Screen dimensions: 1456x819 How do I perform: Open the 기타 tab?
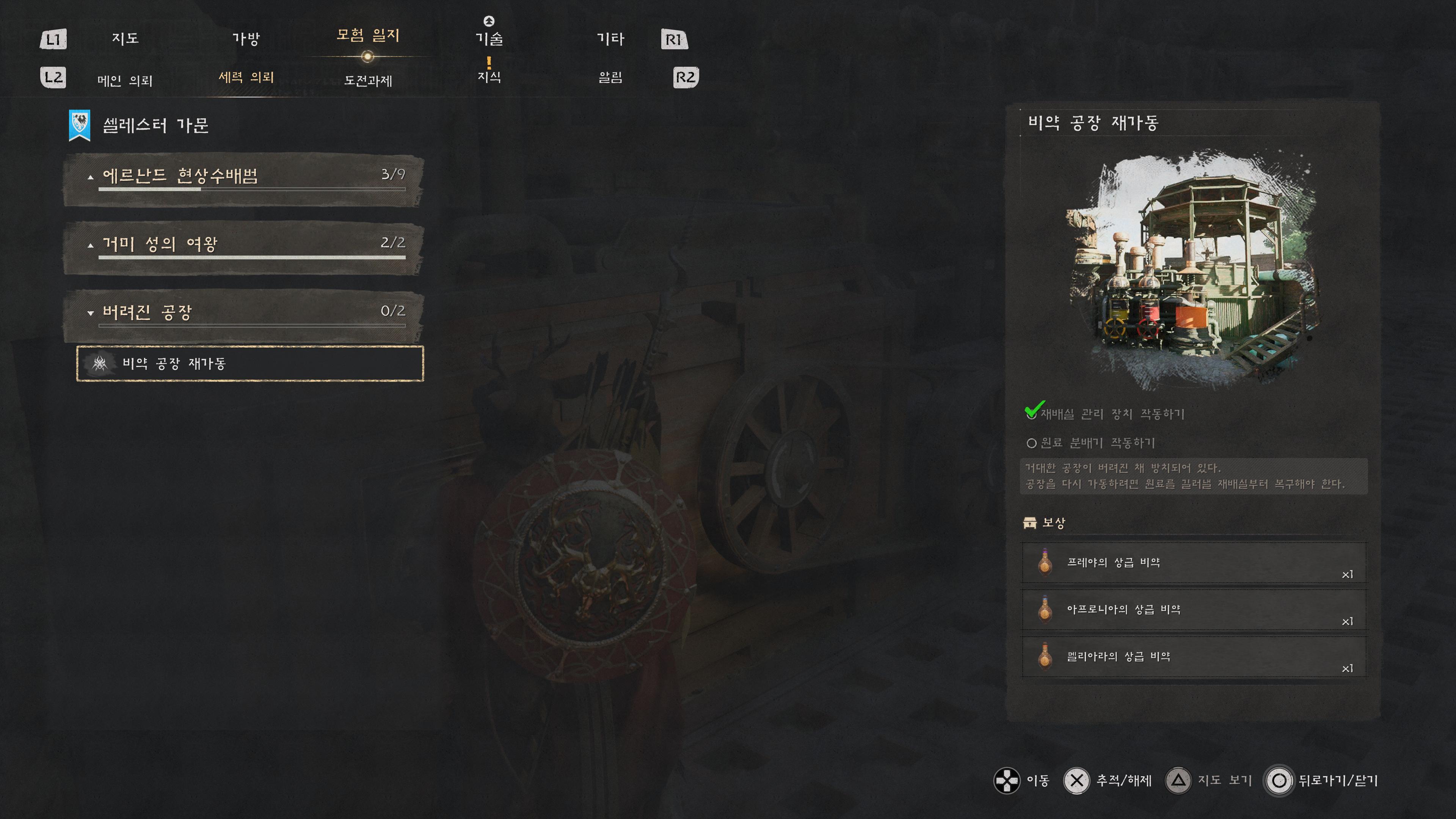pos(610,38)
